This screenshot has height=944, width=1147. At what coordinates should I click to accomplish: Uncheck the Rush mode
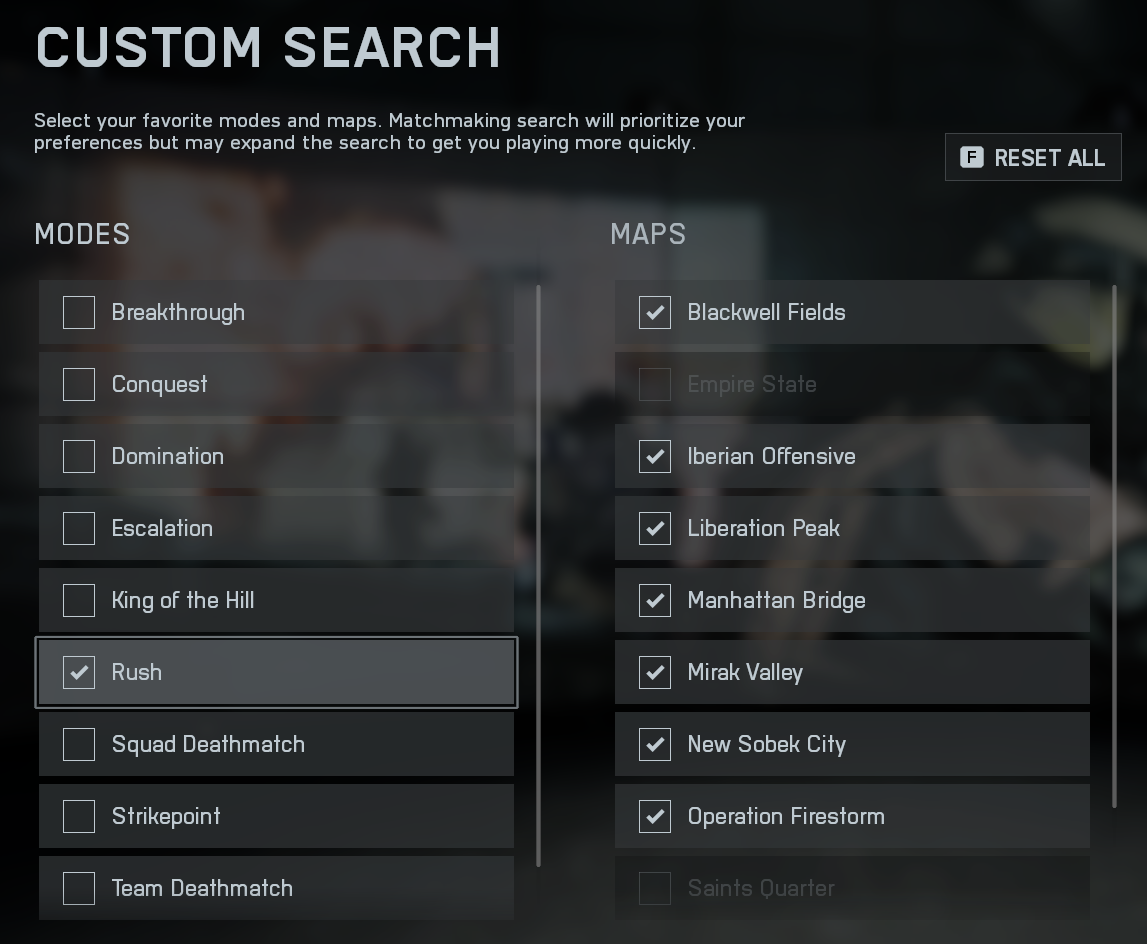click(79, 672)
